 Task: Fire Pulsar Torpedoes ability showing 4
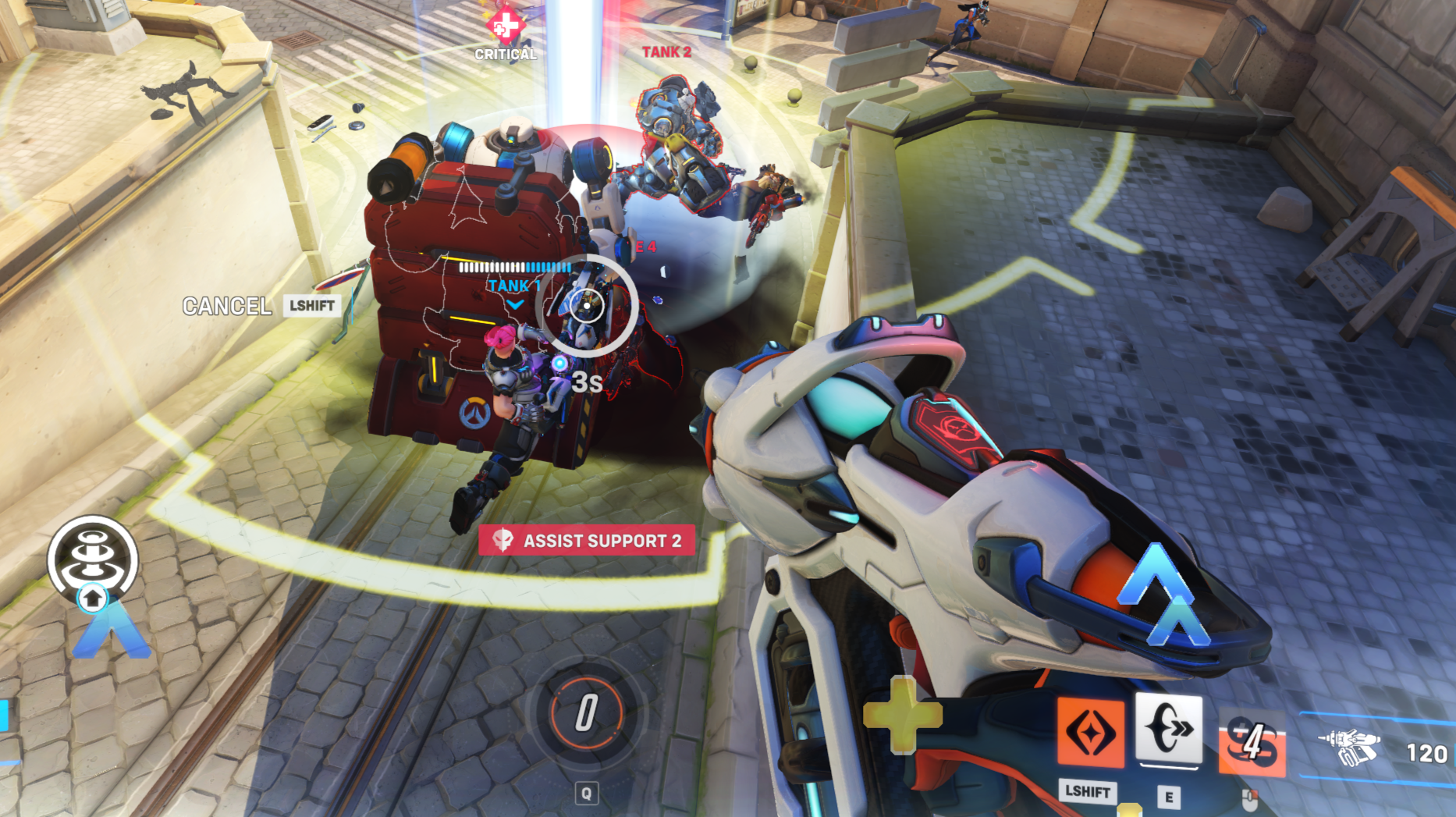click(1252, 743)
